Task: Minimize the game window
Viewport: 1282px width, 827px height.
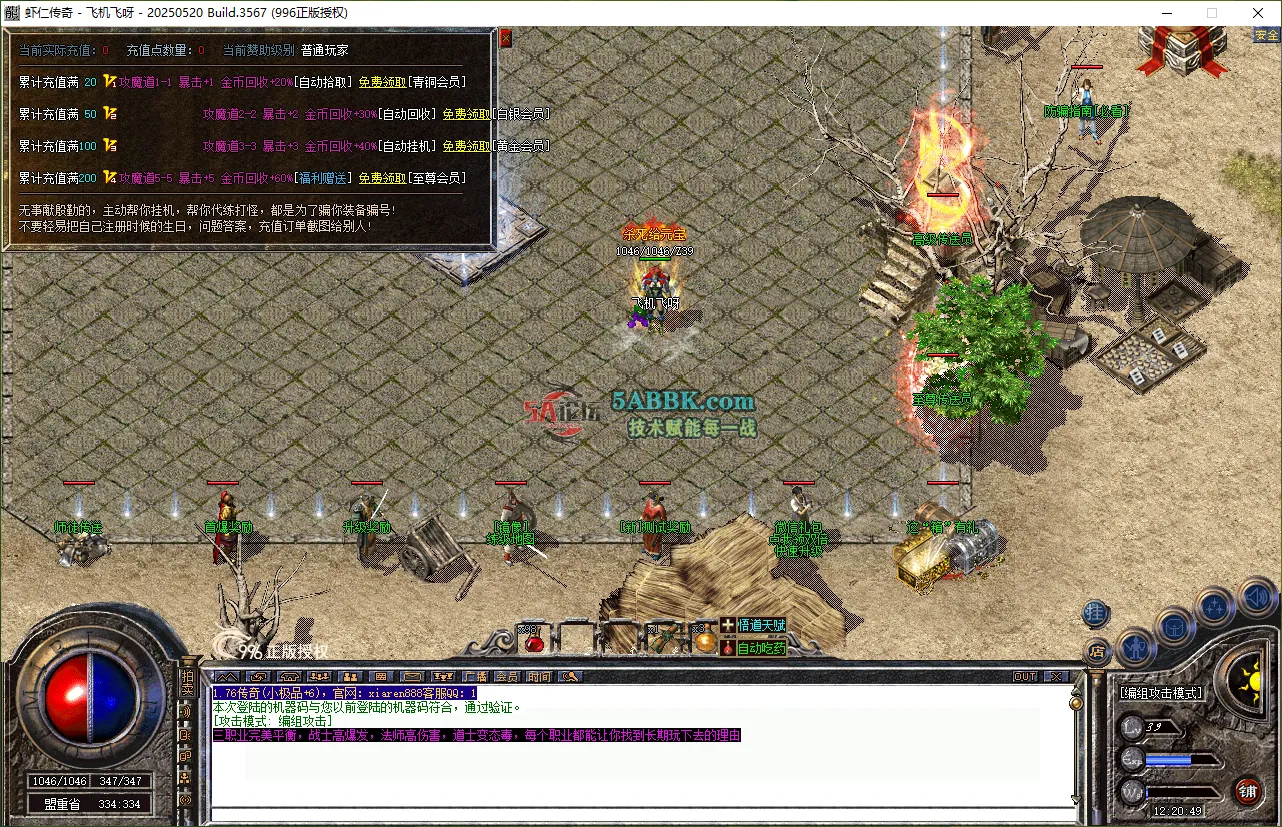Action: click(1166, 13)
